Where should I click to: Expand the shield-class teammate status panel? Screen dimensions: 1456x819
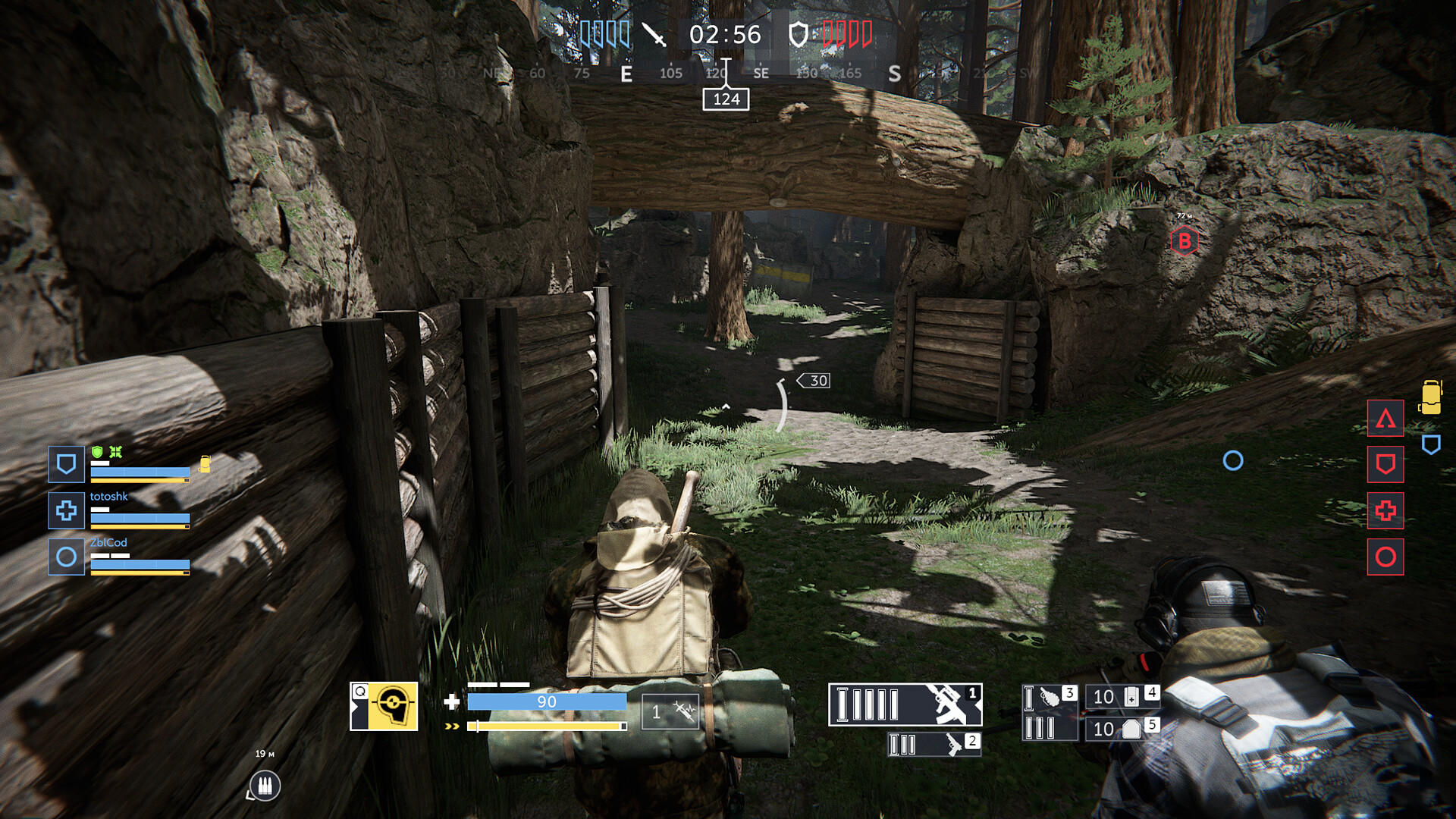(66, 465)
